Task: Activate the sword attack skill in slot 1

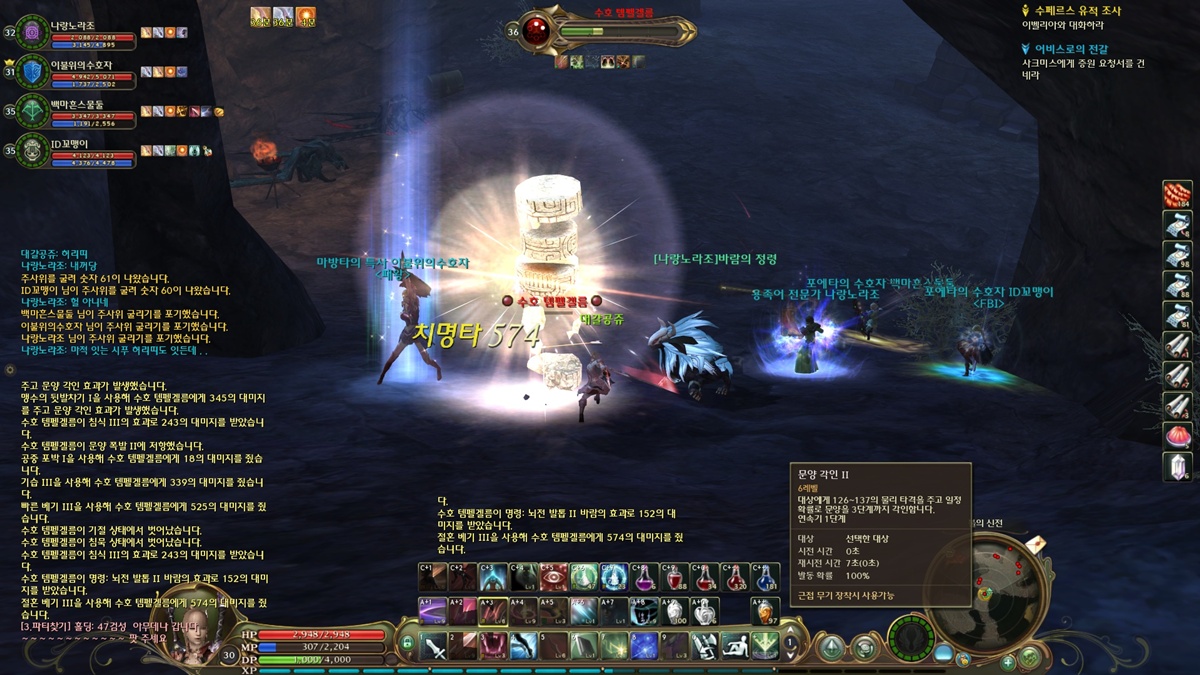Action: coord(433,646)
